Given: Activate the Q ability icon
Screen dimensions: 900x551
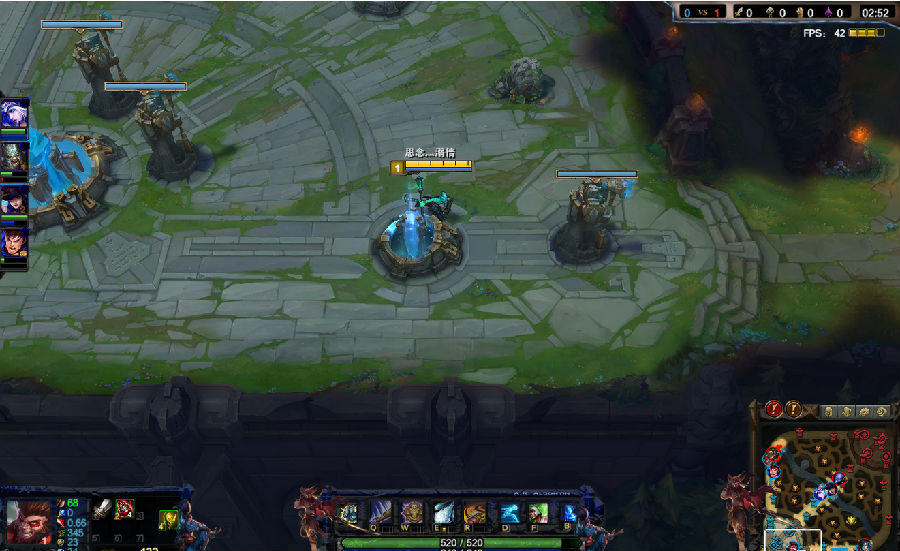Looking at the screenshot, I should click(380, 514).
